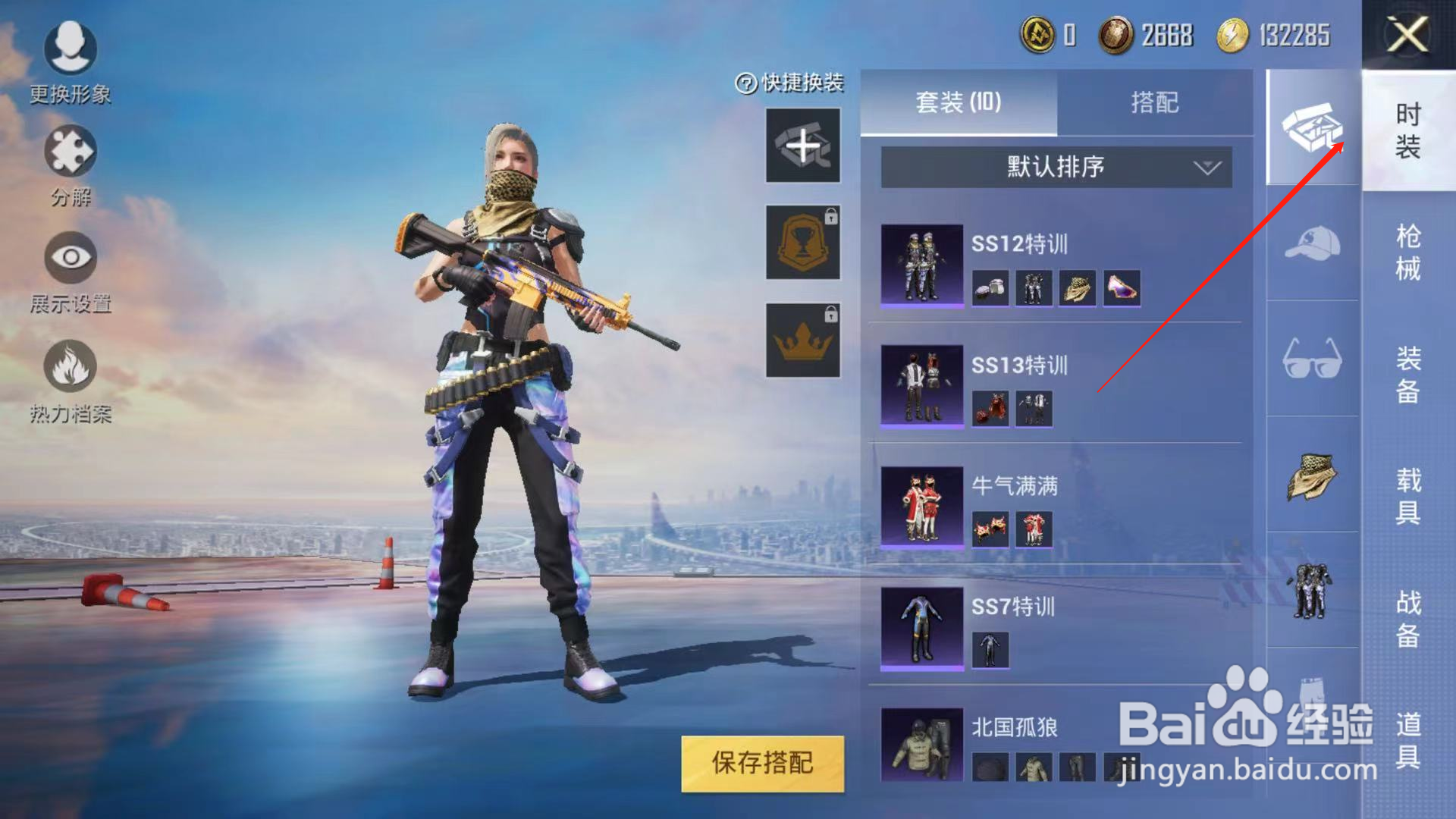Click the 快捷换装 question mark help icon
This screenshot has height=819, width=1456.
tap(745, 83)
